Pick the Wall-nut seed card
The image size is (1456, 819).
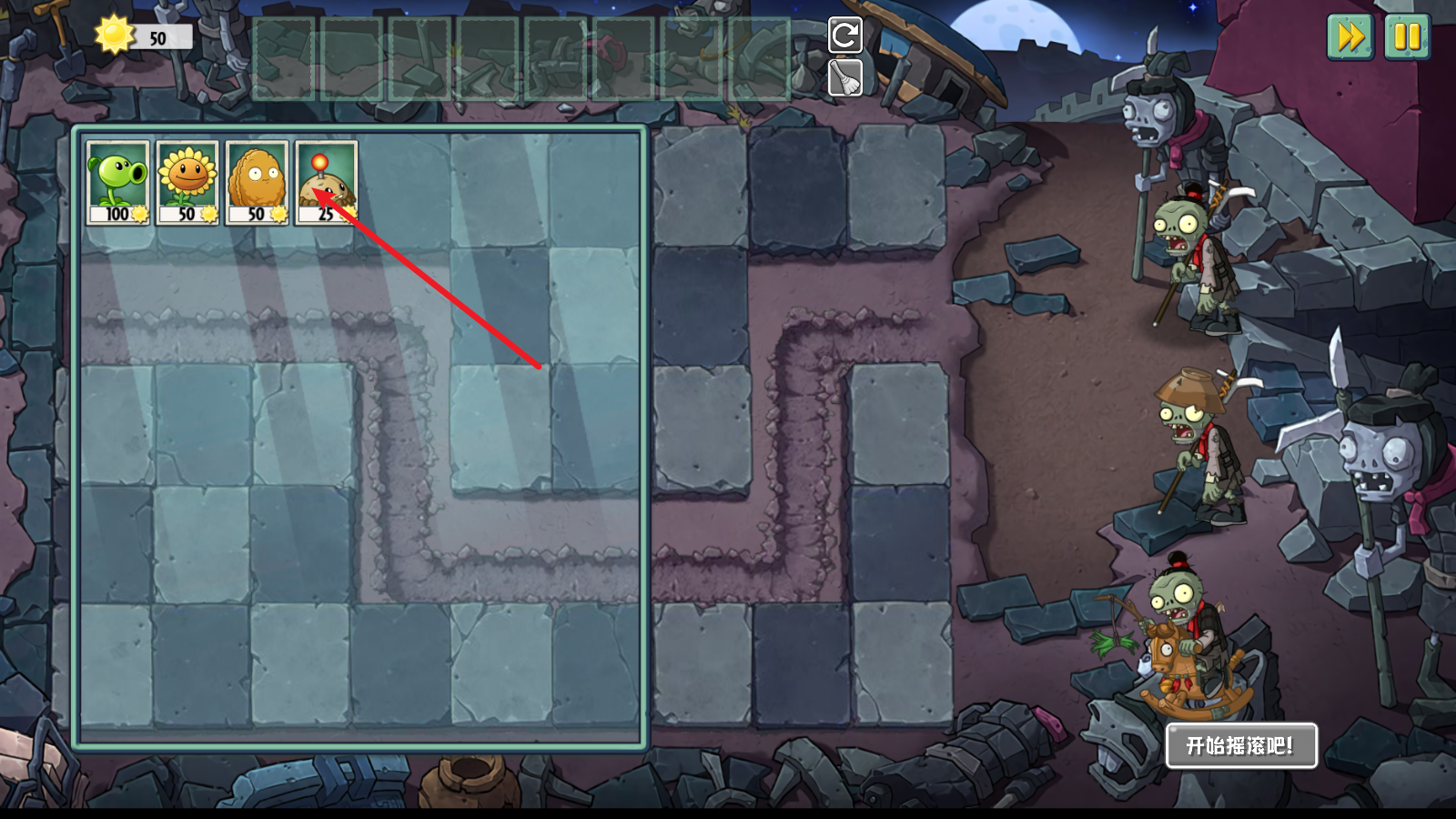(x=257, y=182)
